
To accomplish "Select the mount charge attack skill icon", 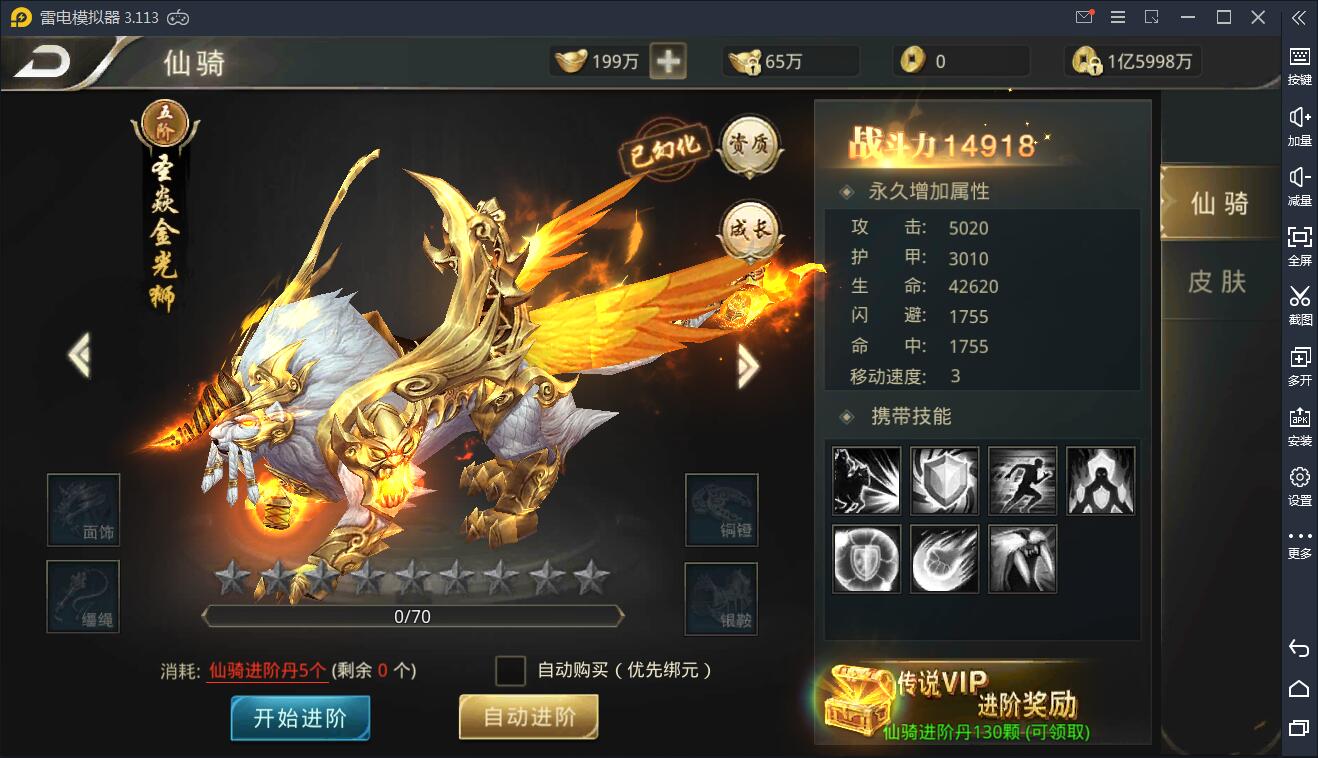I will click(865, 481).
